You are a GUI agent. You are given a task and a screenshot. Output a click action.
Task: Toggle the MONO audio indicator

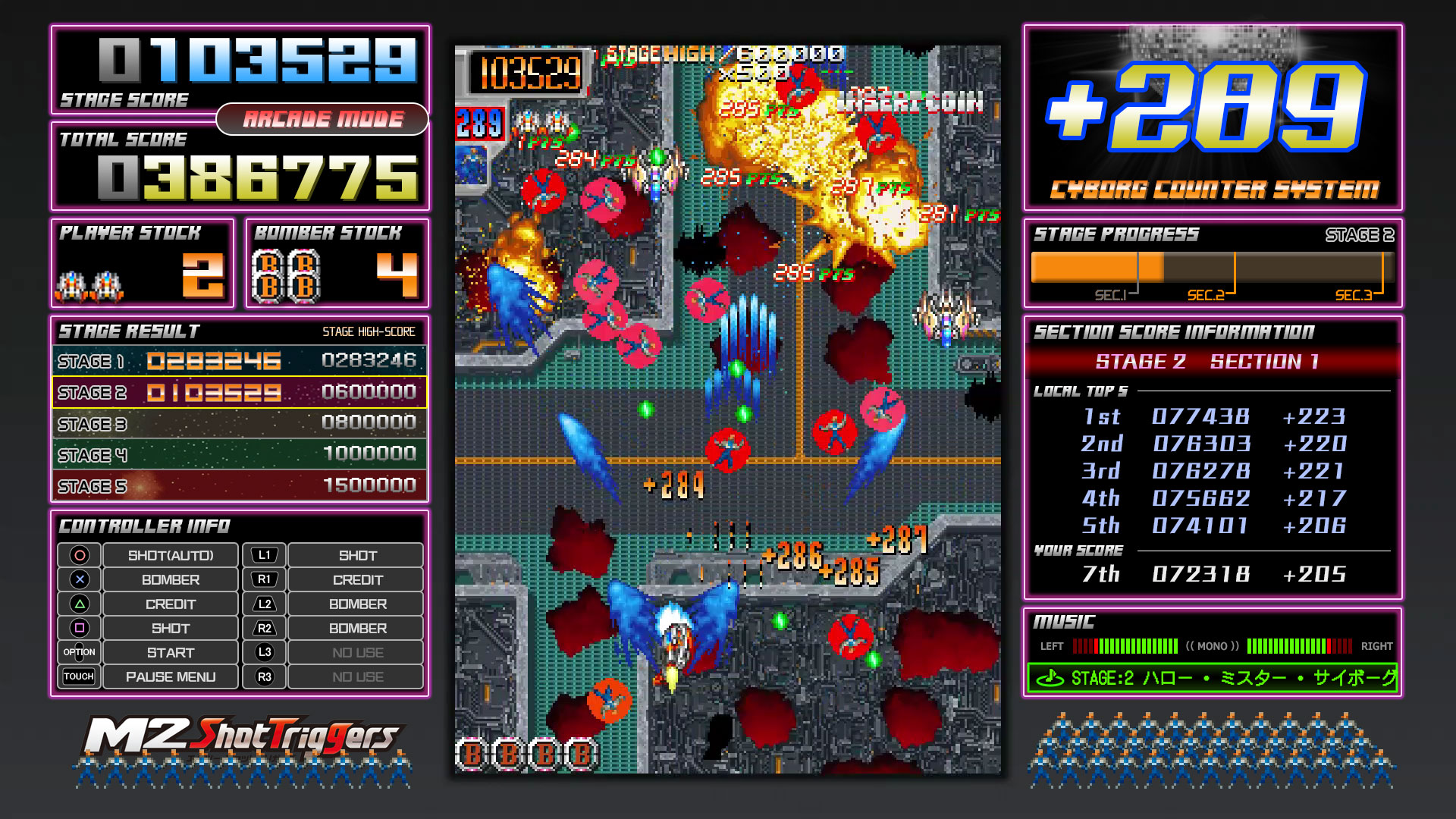1211,645
